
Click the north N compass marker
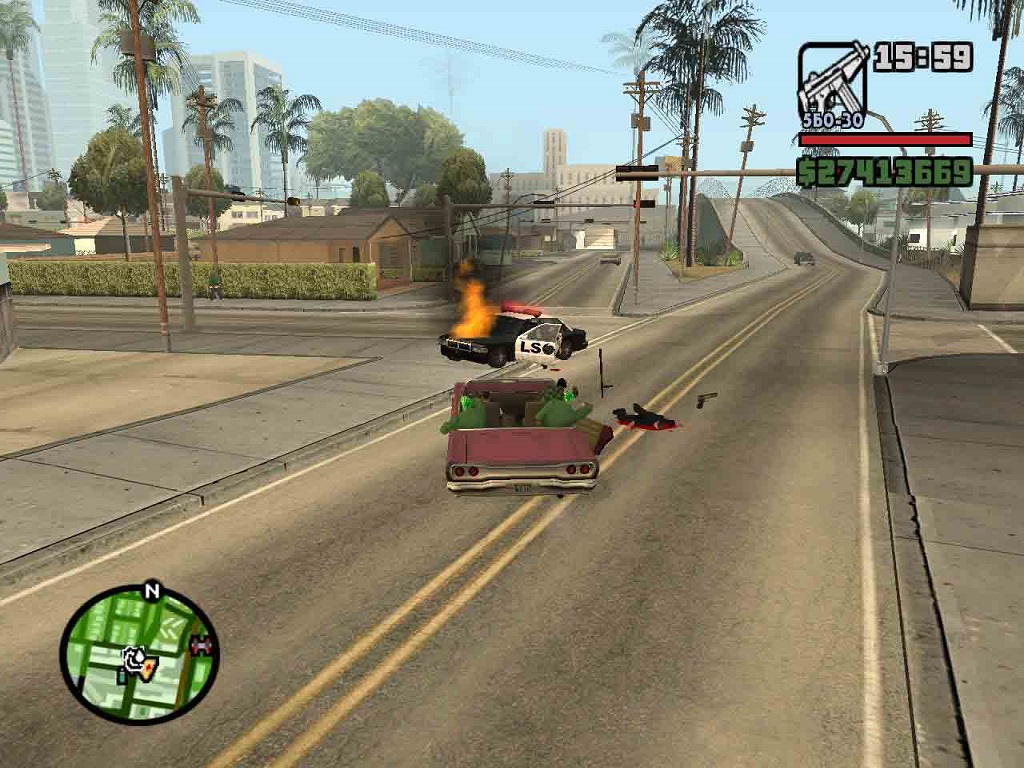pos(152,590)
